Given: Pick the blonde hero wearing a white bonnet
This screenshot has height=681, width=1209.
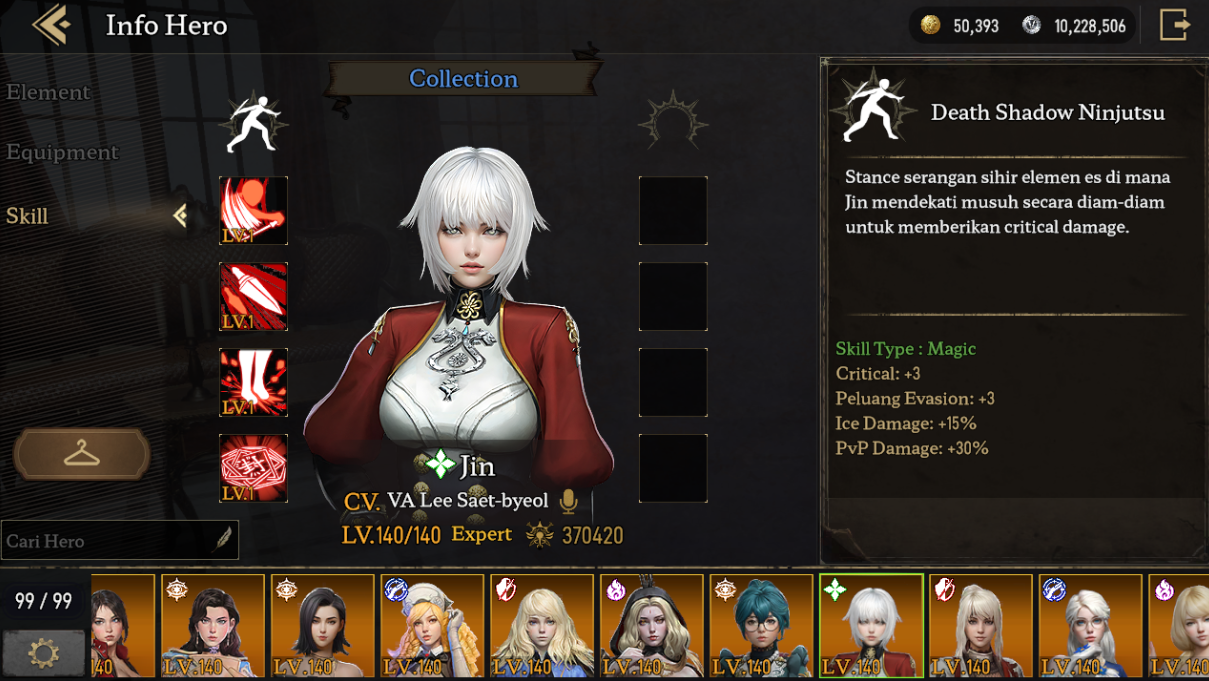Looking at the screenshot, I should (432, 626).
